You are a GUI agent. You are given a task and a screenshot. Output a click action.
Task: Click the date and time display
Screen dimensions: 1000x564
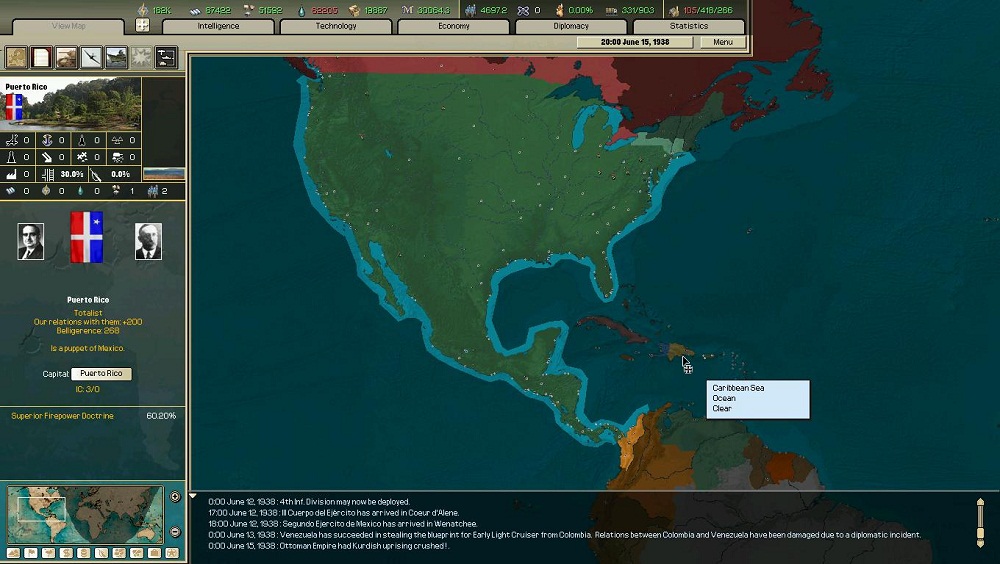(634, 43)
